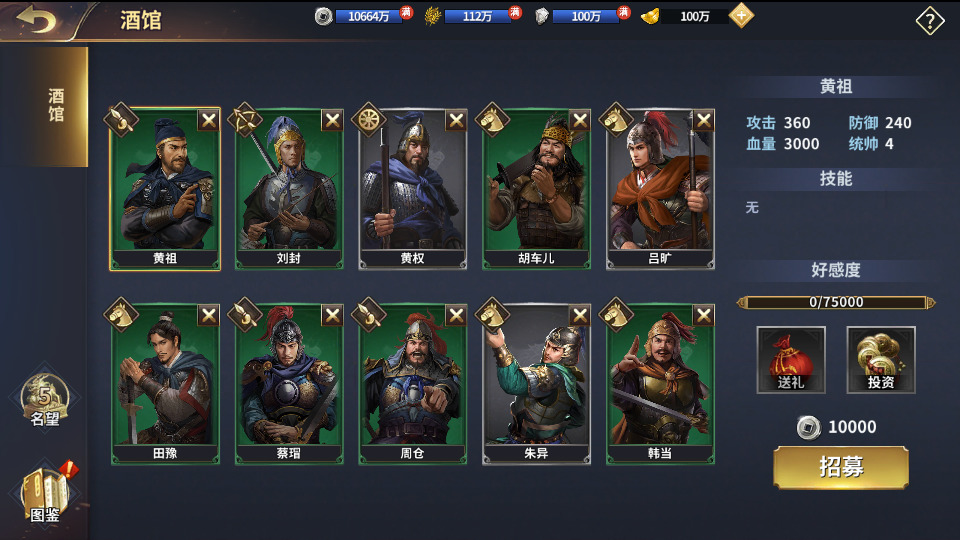Image resolution: width=960 pixels, height=540 pixels.
Task: Choose the 田豫 general card
Action: coord(166,385)
